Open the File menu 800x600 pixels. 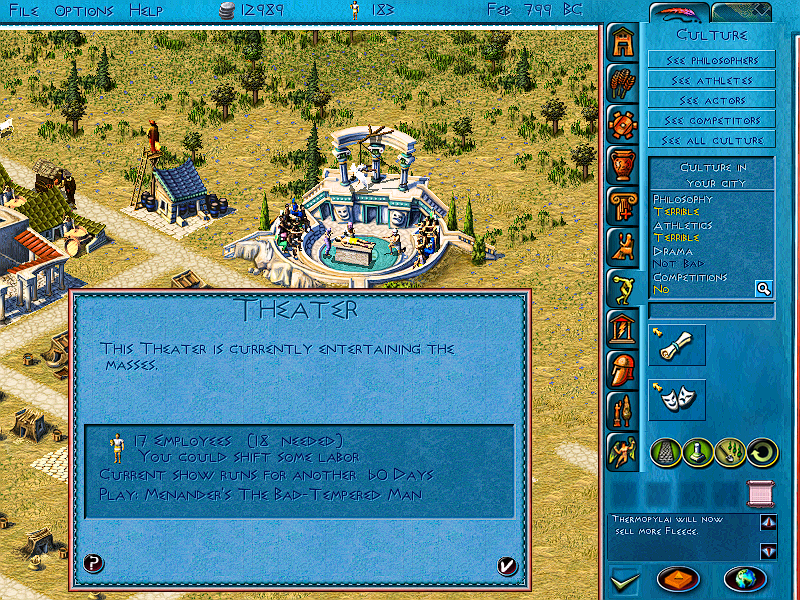23,10
